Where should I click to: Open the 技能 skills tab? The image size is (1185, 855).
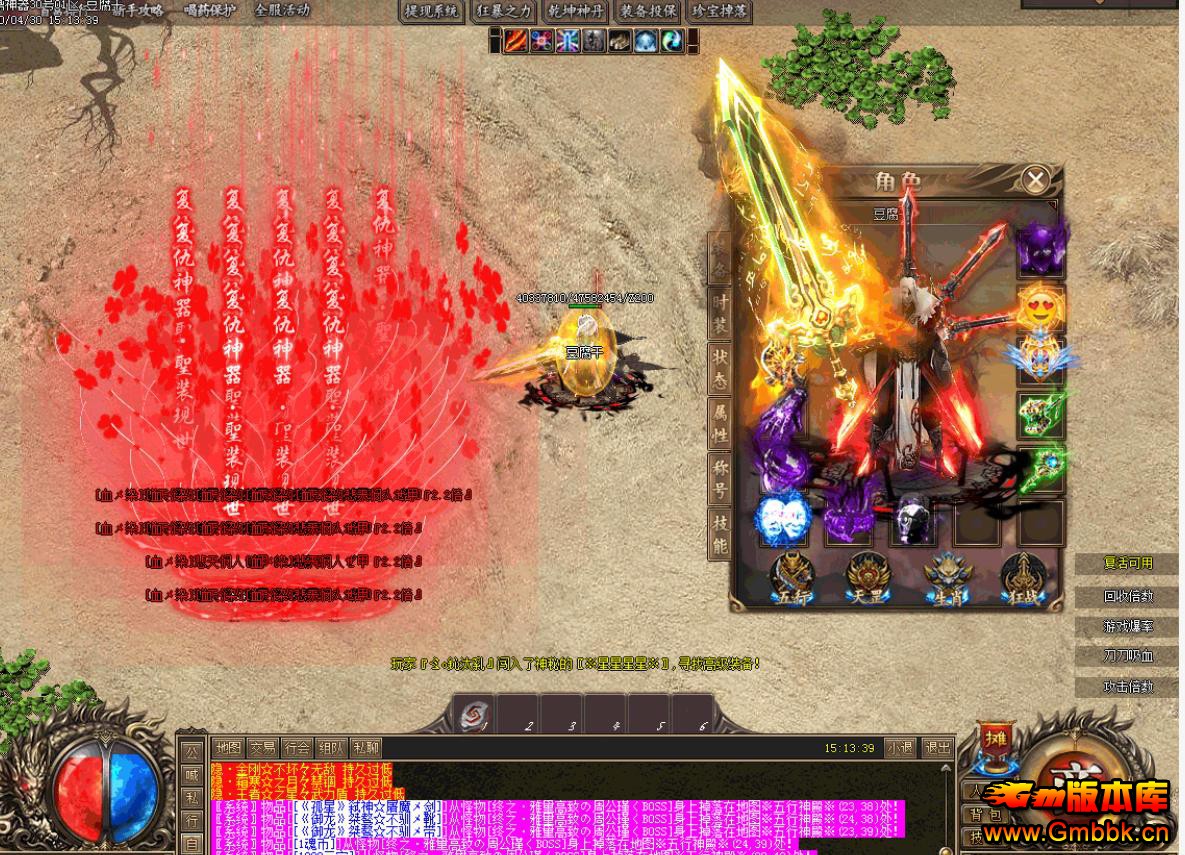(719, 533)
